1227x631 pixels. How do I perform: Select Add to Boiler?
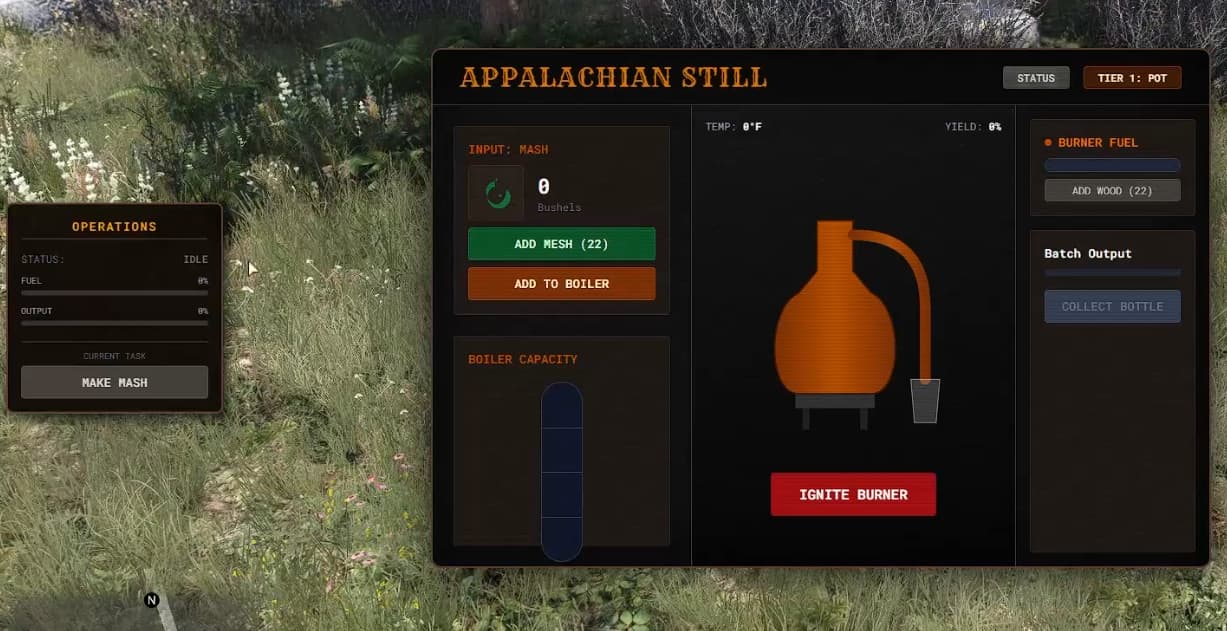pyautogui.click(x=561, y=284)
